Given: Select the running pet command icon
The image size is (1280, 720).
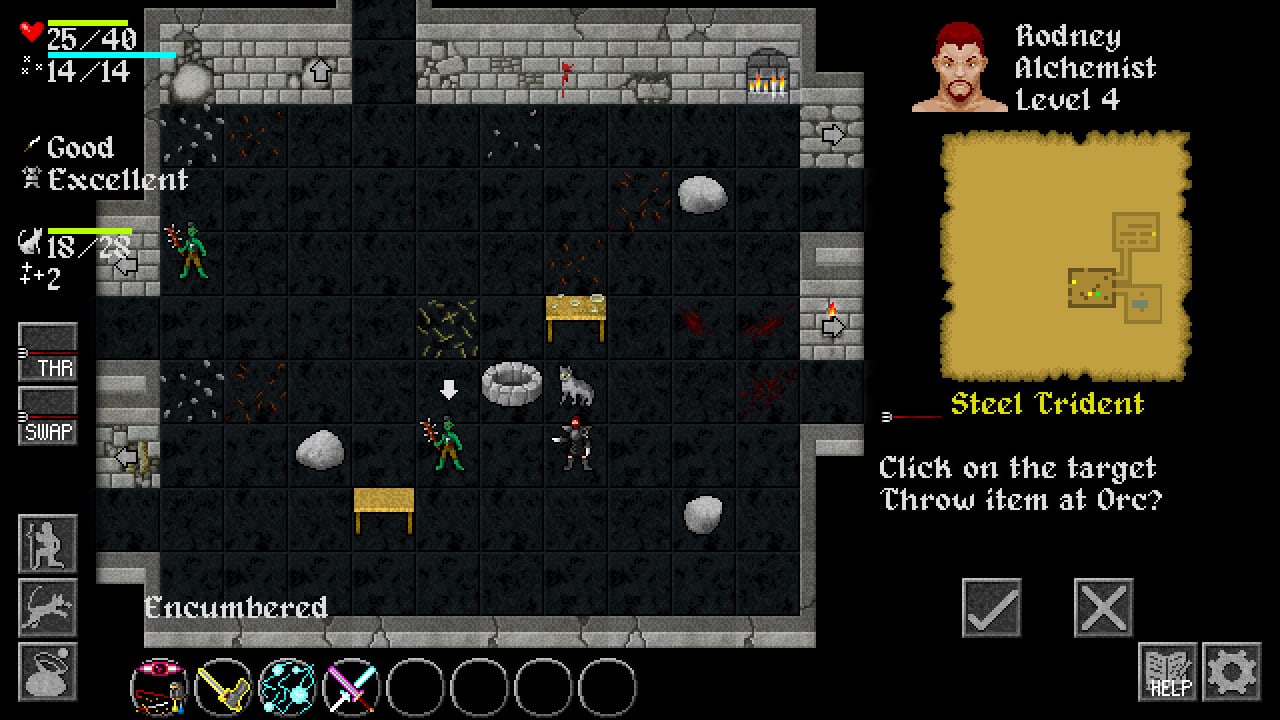Looking at the screenshot, I should [48, 607].
